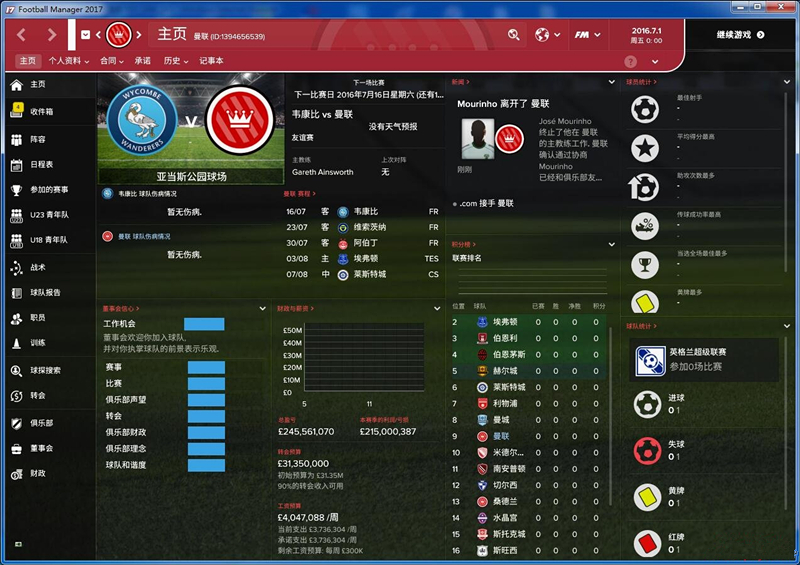Open the Mourinho 离开了 曼联 news item

[x=503, y=103]
